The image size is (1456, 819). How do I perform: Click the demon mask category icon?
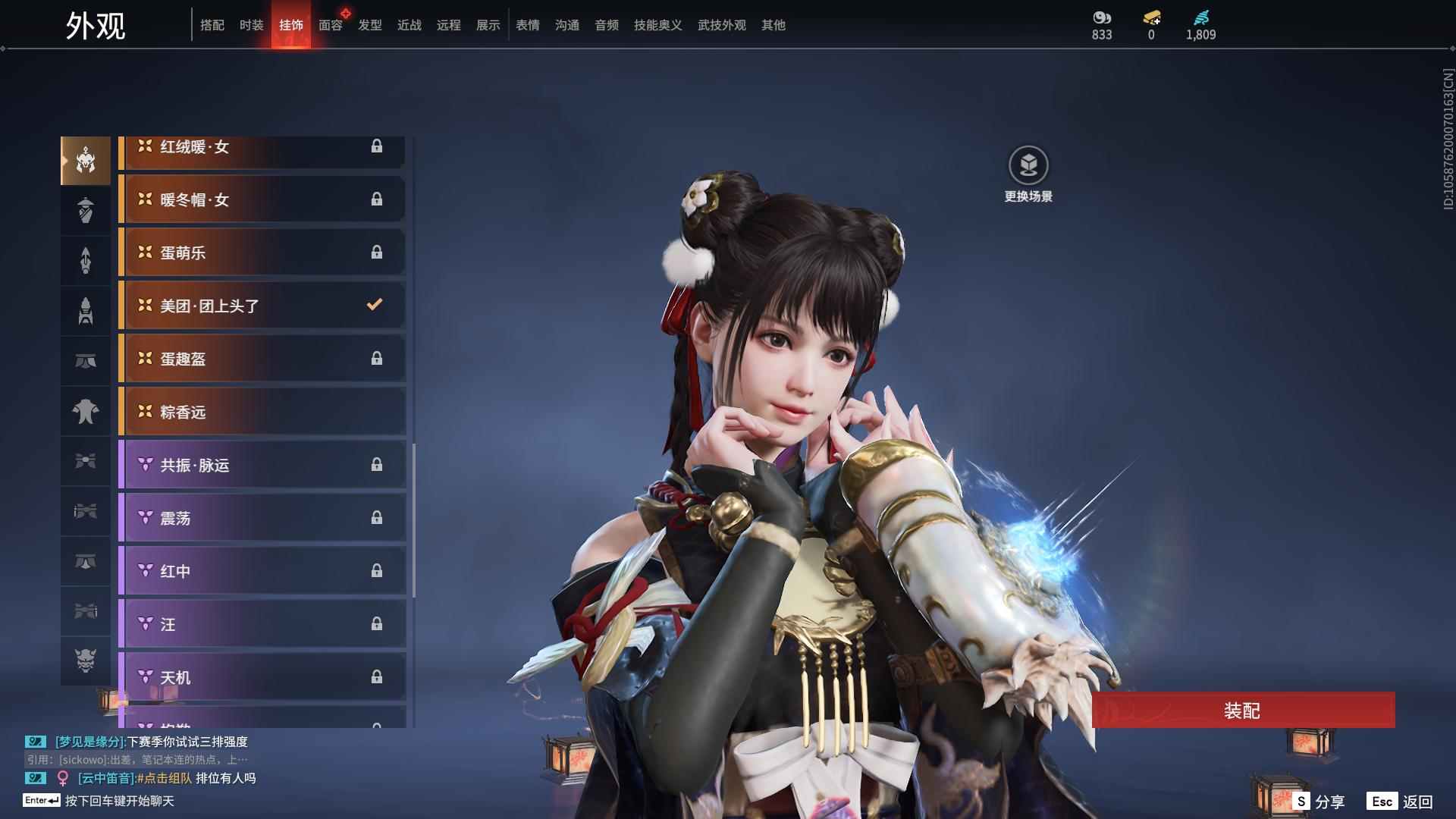(x=86, y=661)
